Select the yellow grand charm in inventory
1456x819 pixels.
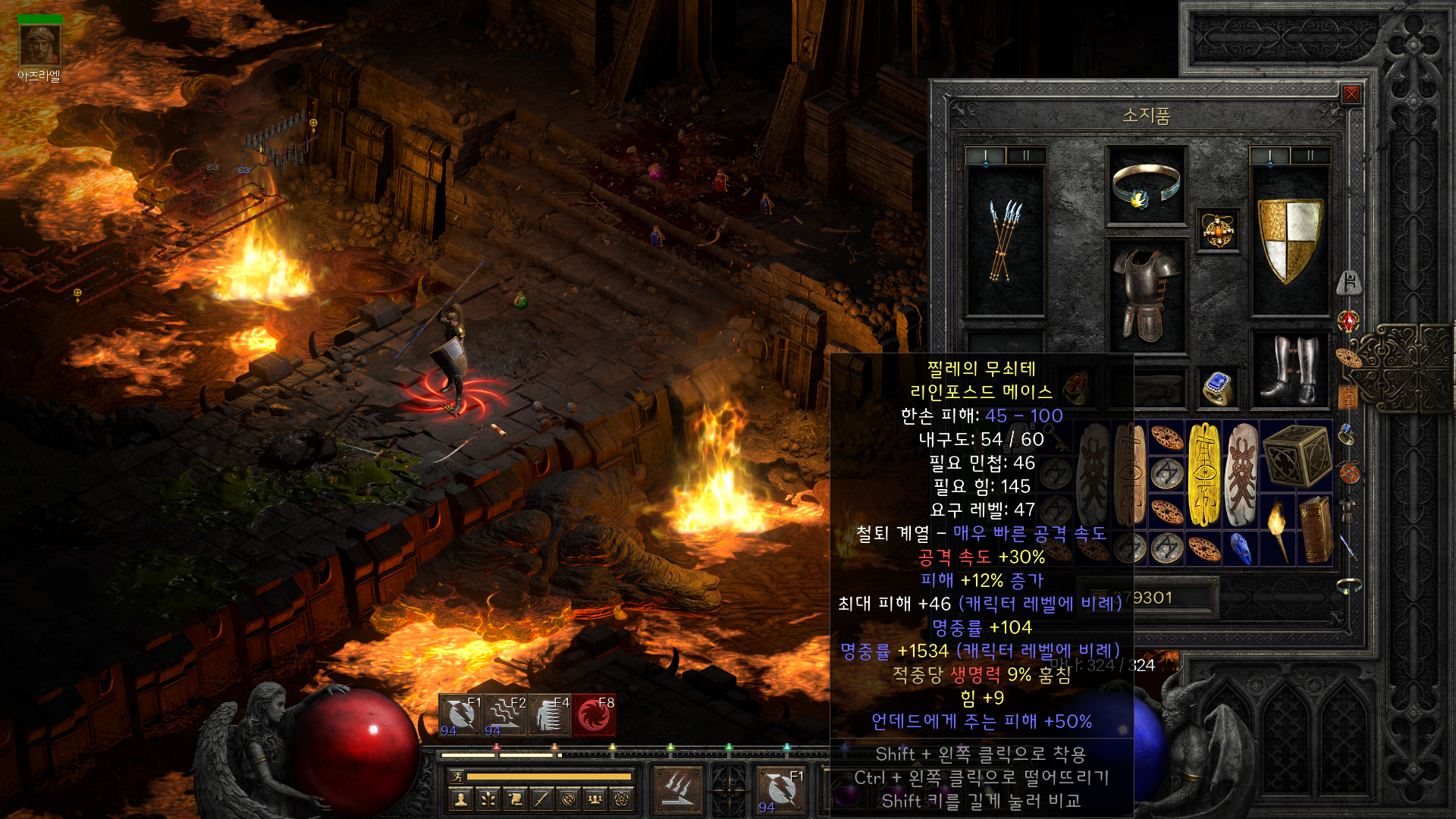[1203, 474]
